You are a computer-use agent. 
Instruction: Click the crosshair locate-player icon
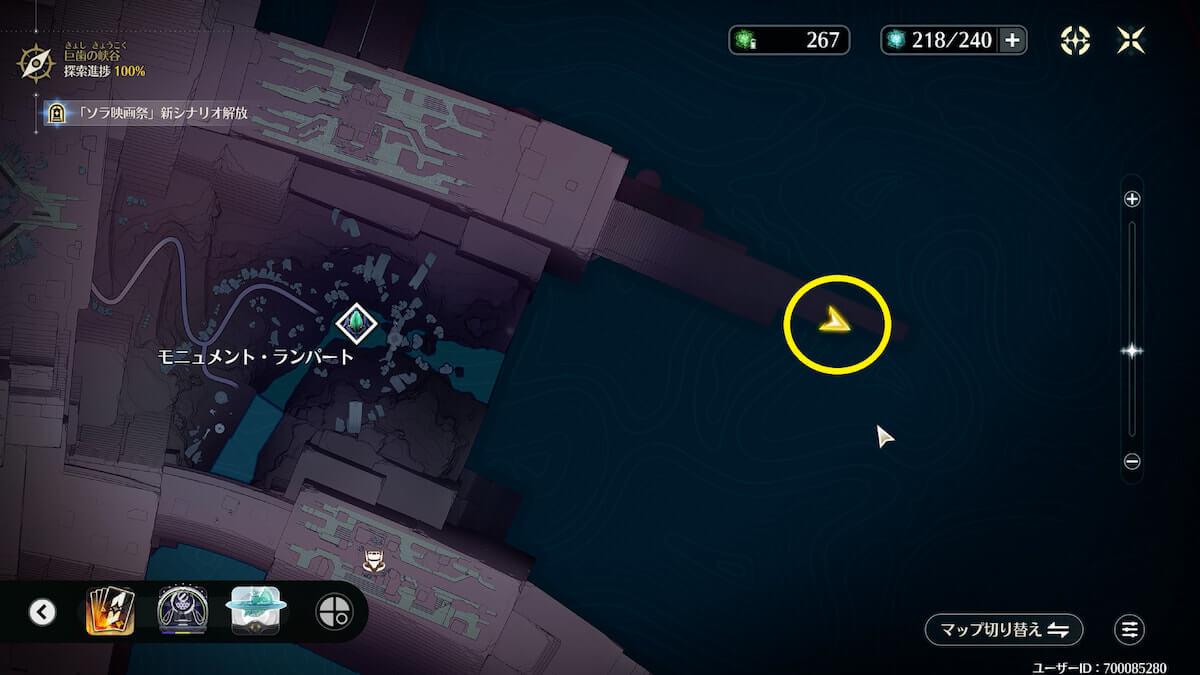point(1075,40)
